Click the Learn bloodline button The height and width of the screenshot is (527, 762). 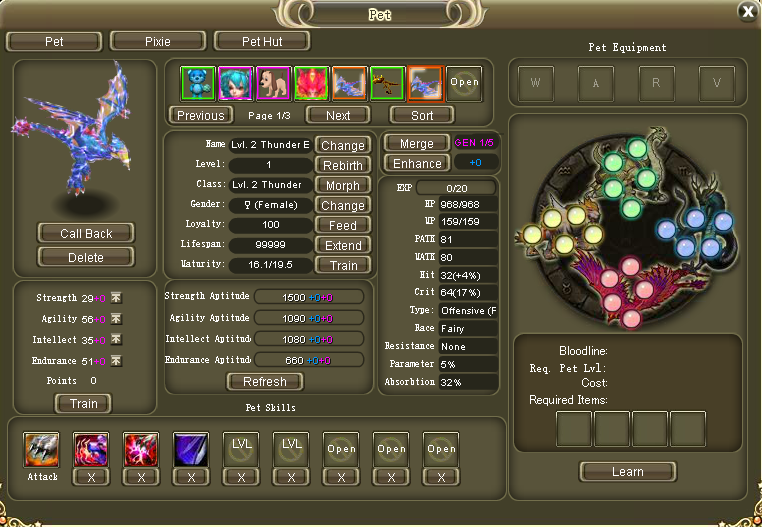pos(627,471)
